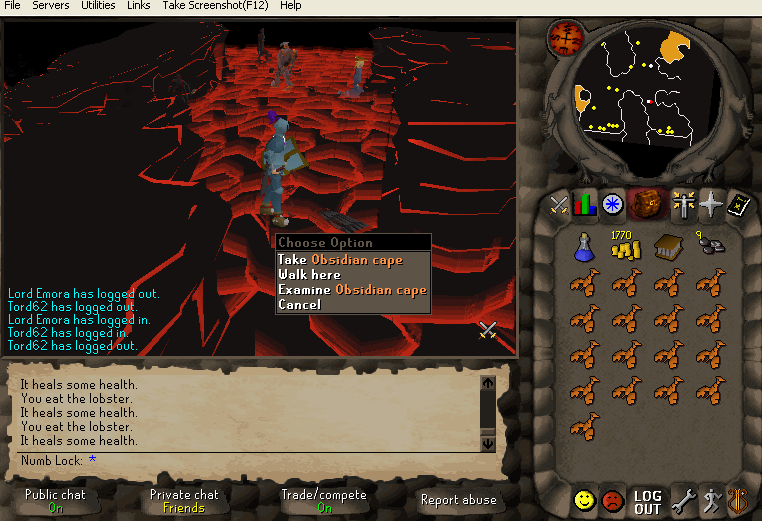
Task: Take the Obsidian cape from the menu
Action: click(x=340, y=260)
